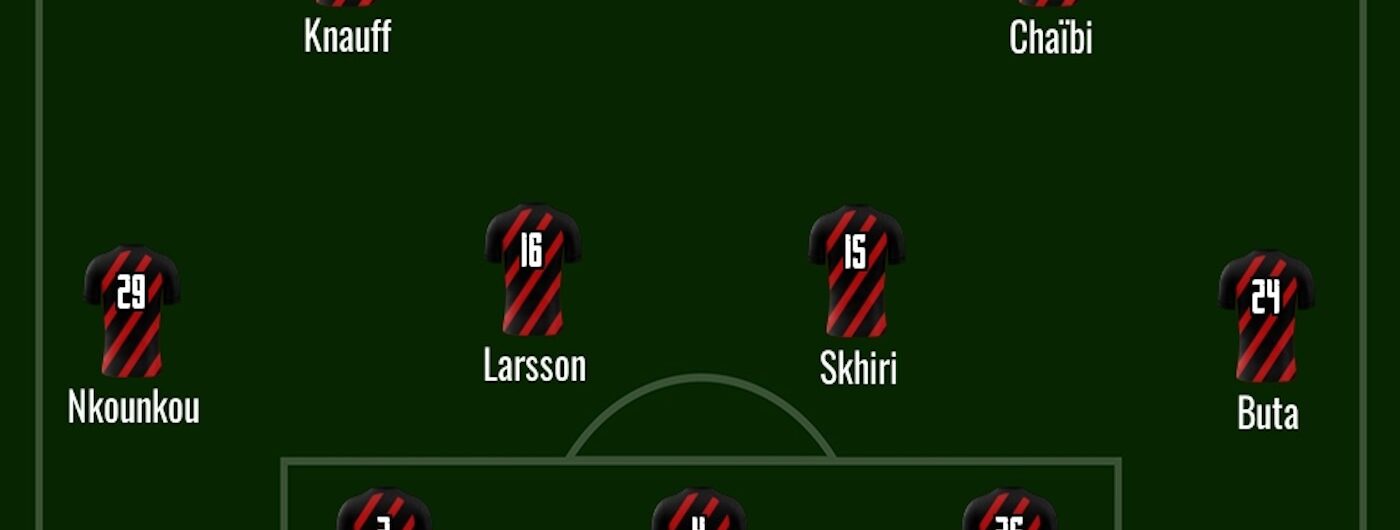Screen dimensions: 1400x530
Task: Pick Skhiri's number 15 shirt
Action: coord(856,270)
